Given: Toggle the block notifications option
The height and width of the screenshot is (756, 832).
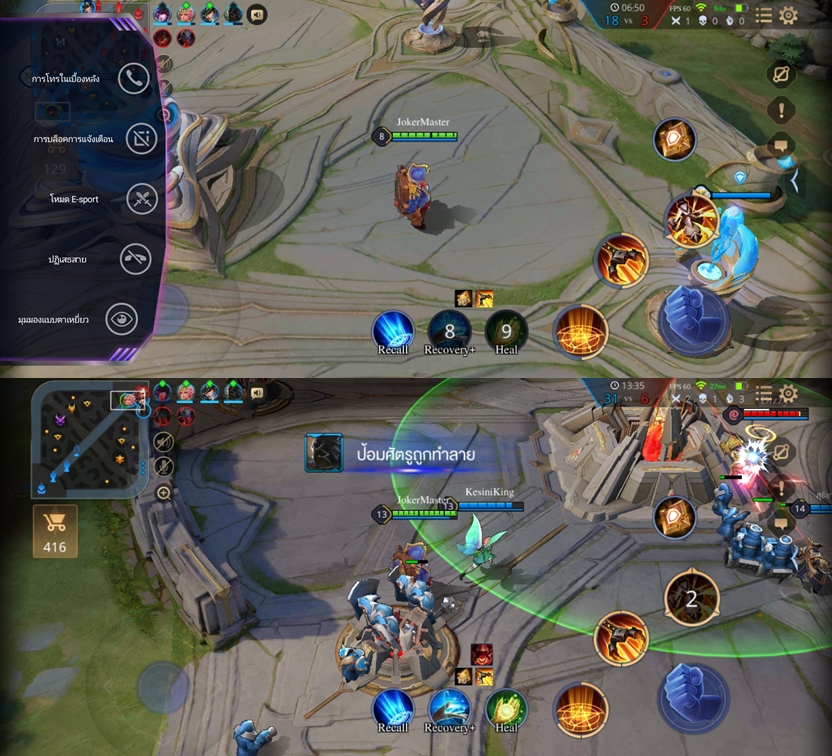Looking at the screenshot, I should 142,139.
